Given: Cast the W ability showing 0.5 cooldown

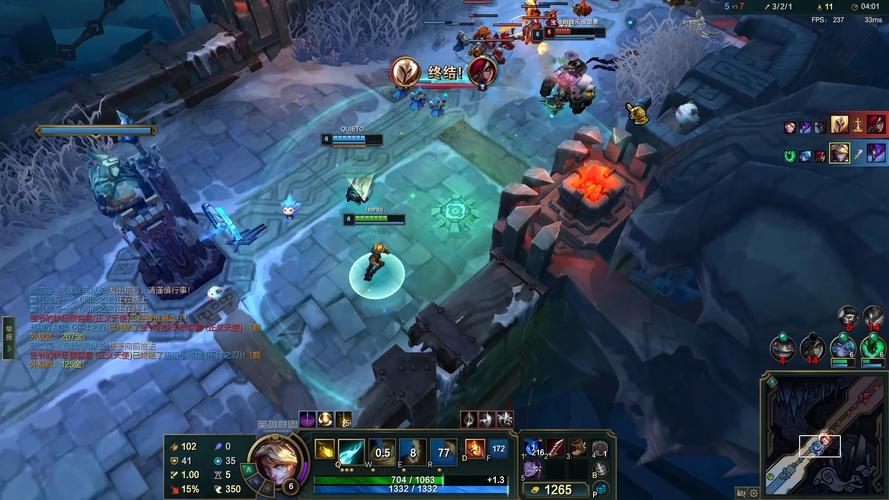Looking at the screenshot, I should pyautogui.click(x=381, y=451).
